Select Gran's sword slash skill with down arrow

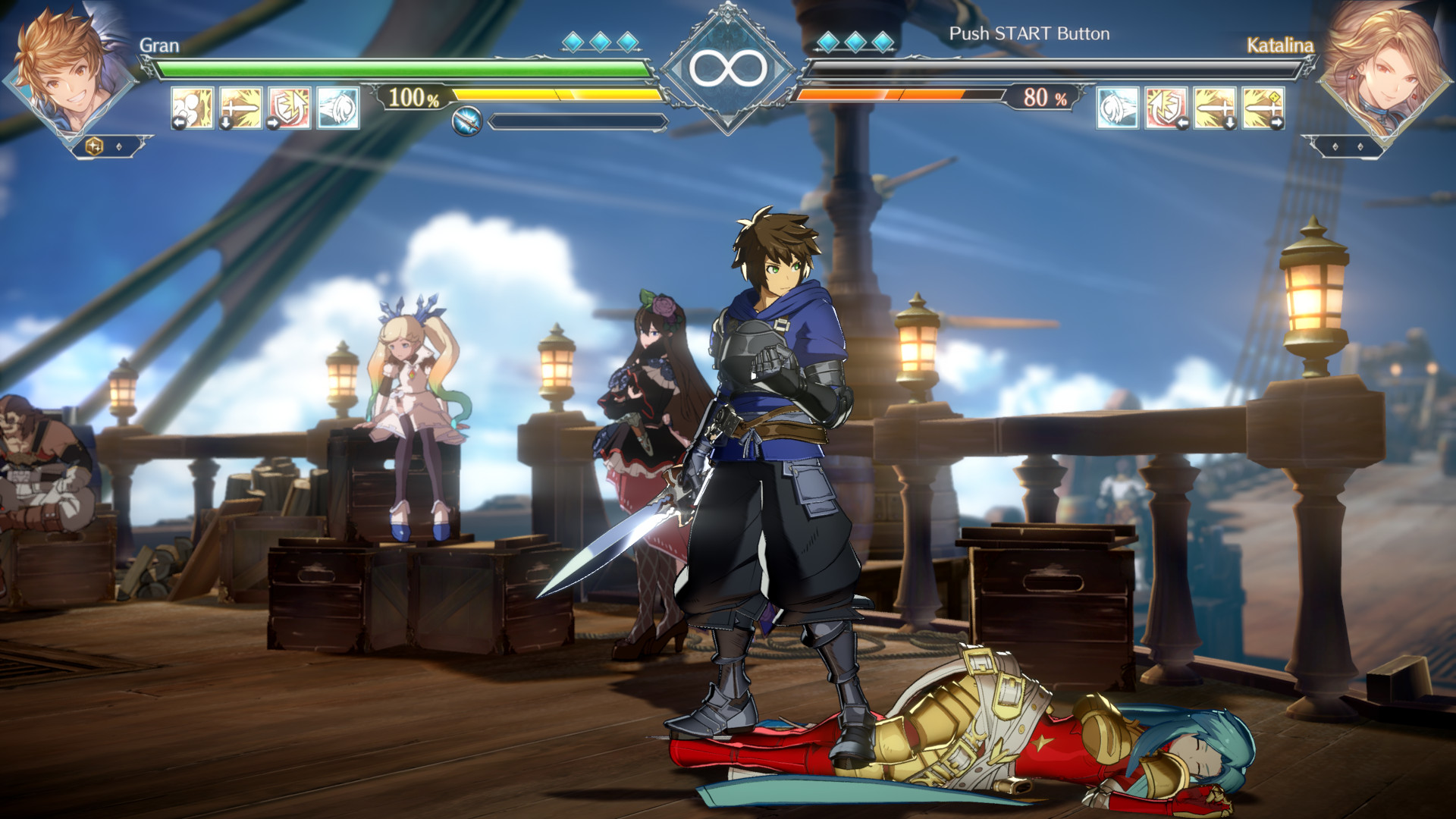pyautogui.click(x=240, y=106)
